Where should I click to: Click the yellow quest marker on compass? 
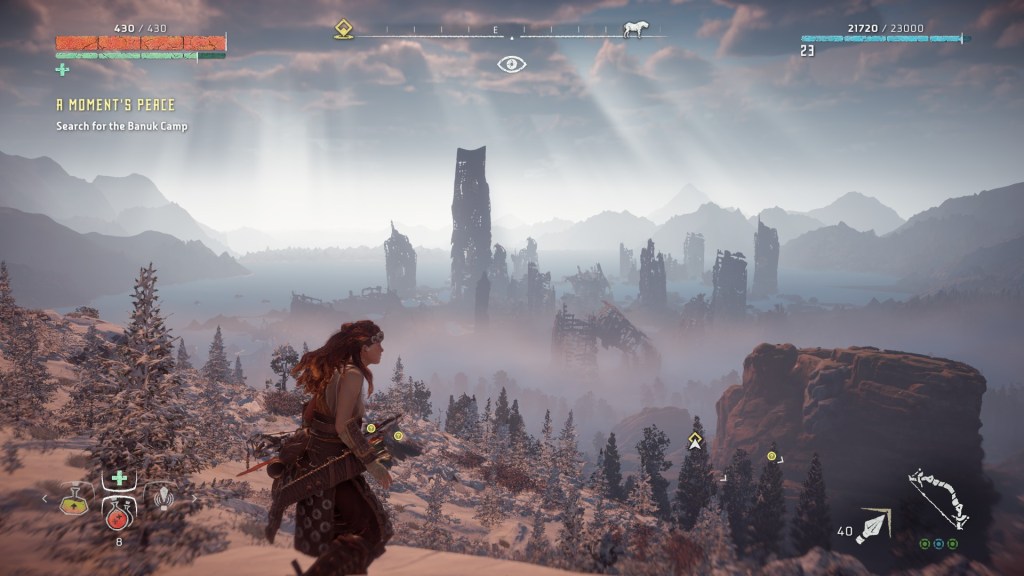343,30
